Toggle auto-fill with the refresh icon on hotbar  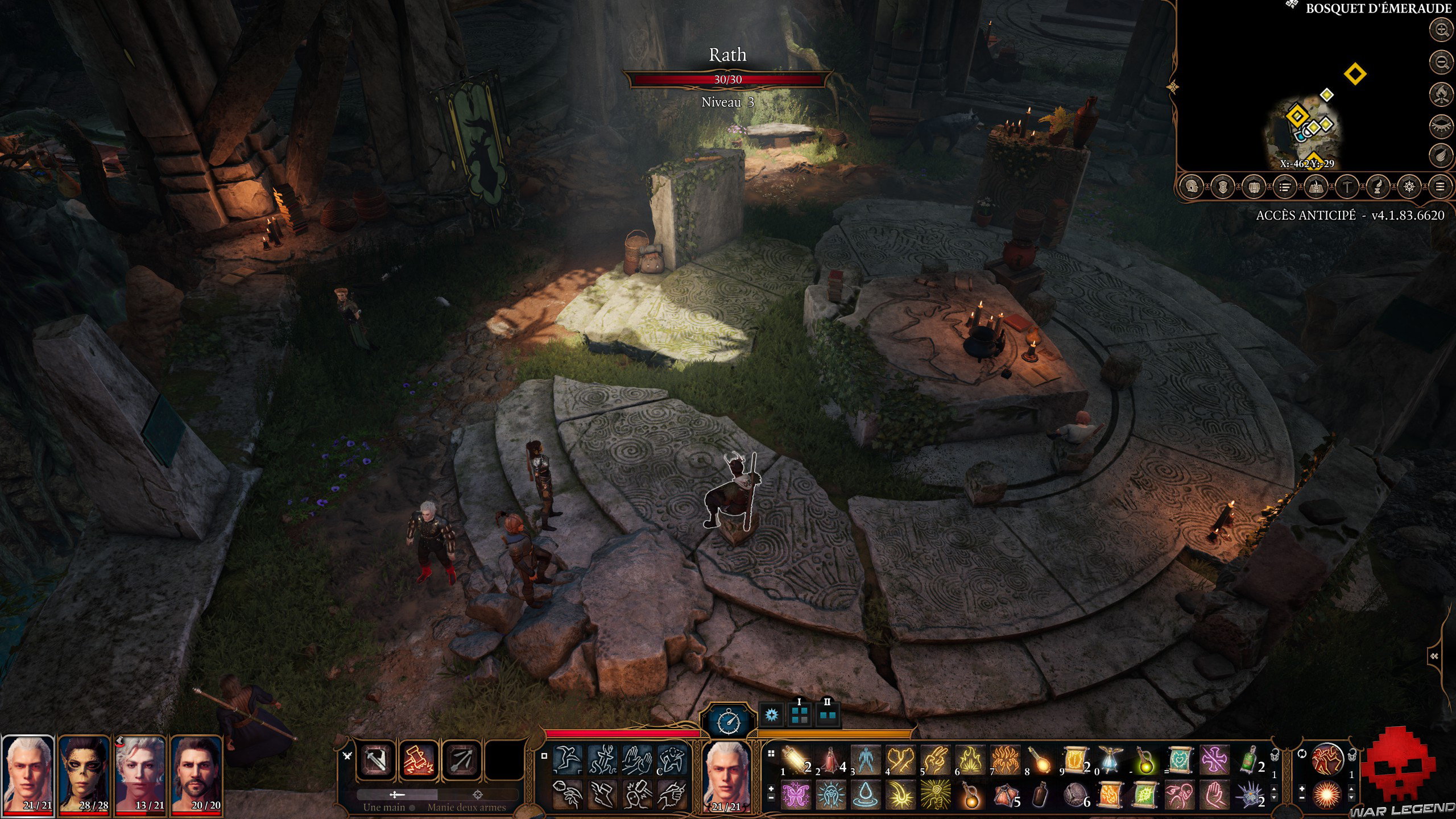click(x=1302, y=754)
